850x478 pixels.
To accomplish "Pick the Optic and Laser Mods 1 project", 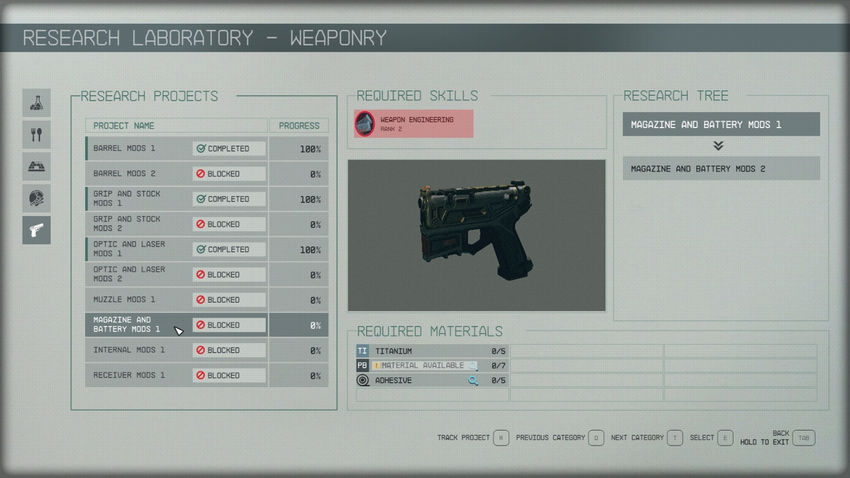I will [176, 249].
